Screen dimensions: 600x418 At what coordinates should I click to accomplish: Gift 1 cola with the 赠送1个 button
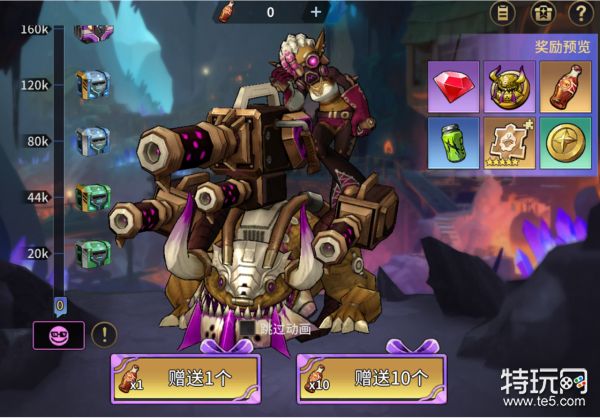tap(185, 379)
